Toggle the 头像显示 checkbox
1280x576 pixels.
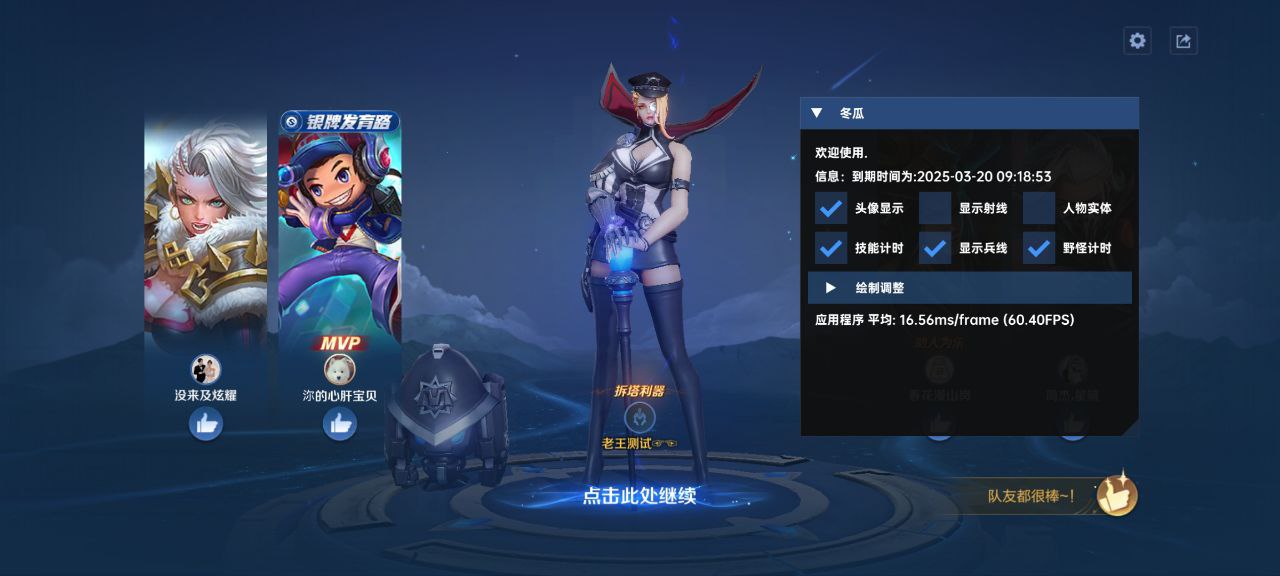click(x=831, y=208)
